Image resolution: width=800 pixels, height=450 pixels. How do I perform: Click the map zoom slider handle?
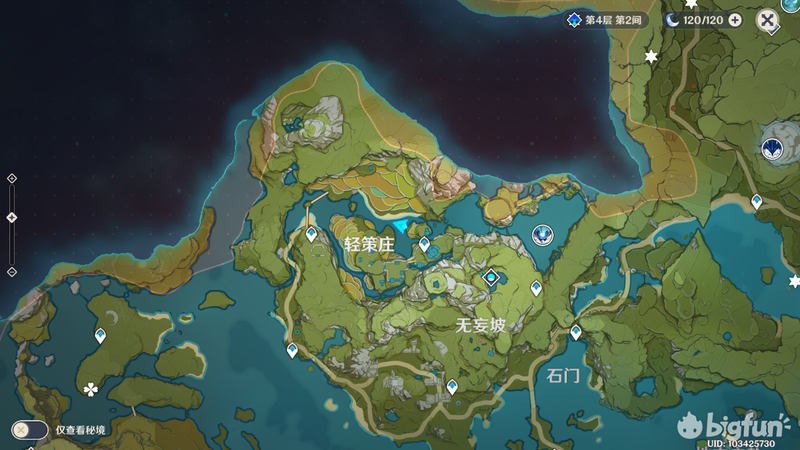click(12, 217)
